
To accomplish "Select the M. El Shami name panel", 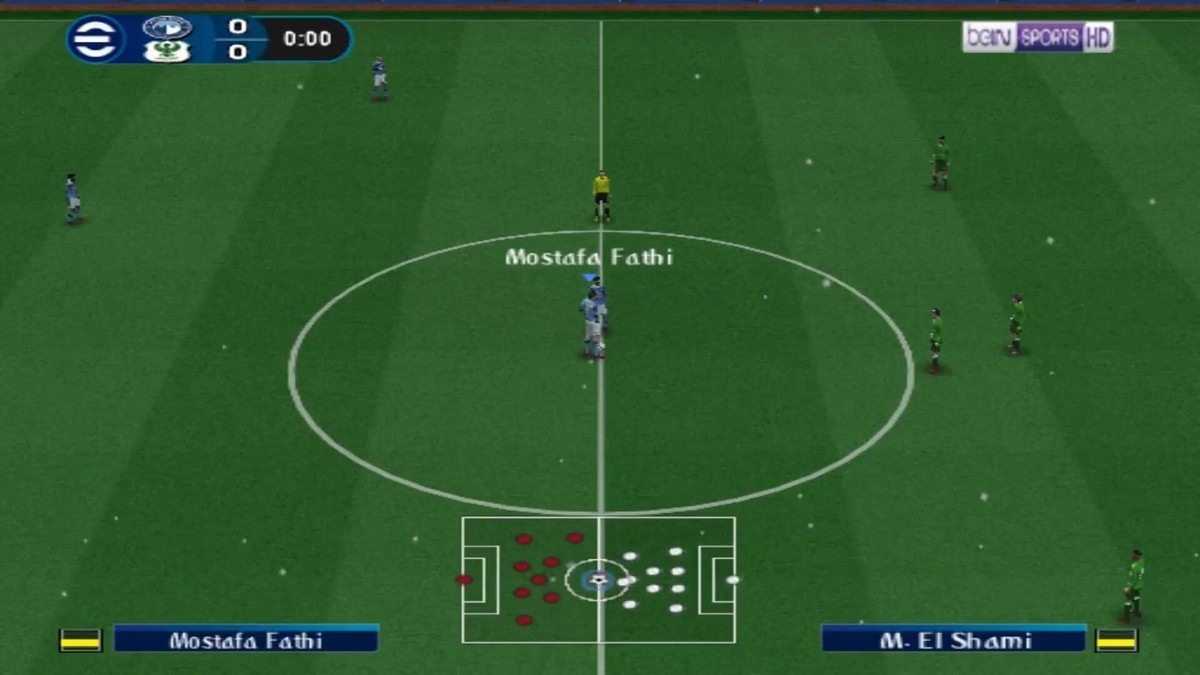I will pyautogui.click(x=954, y=640).
